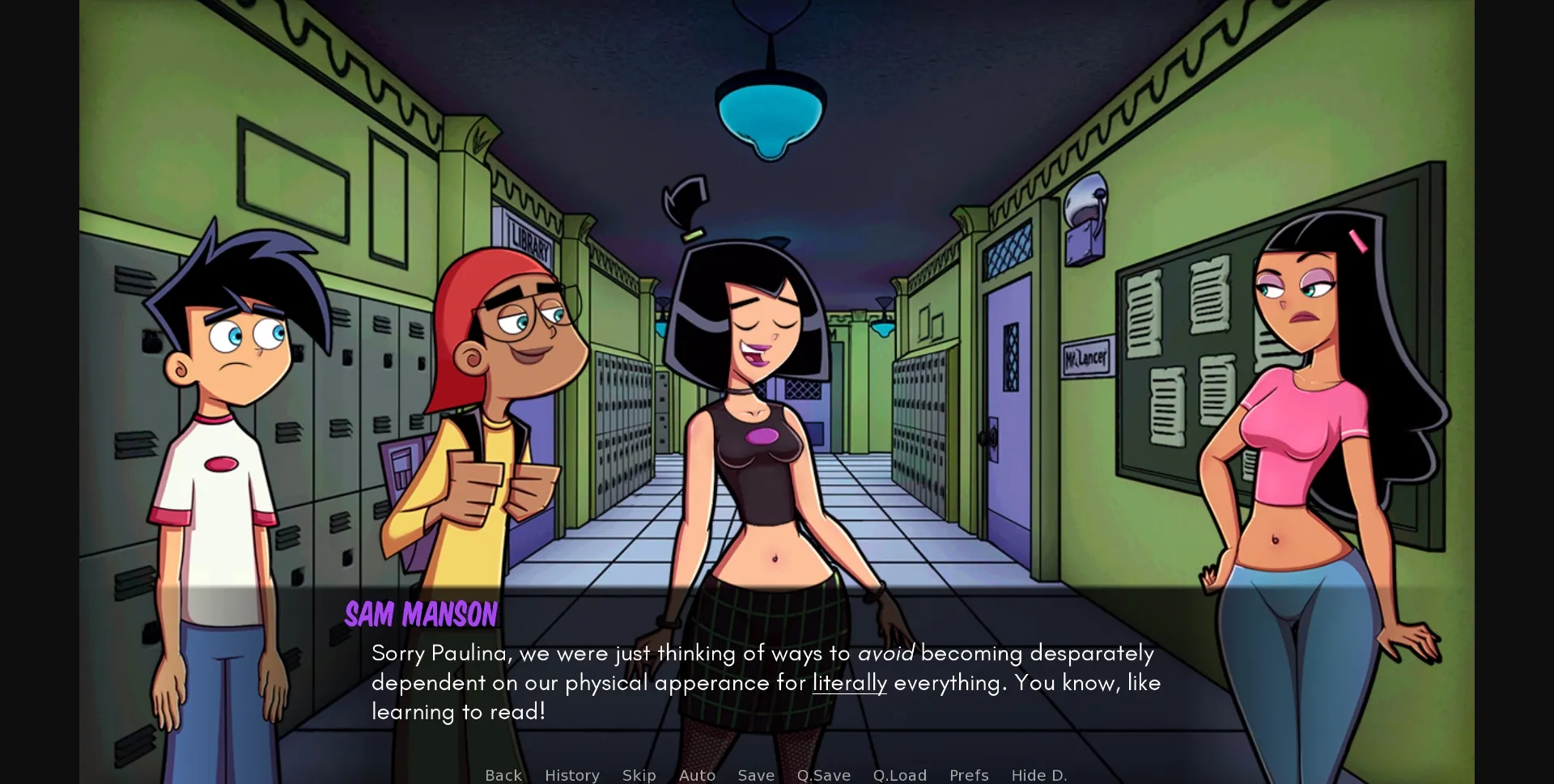The width and height of the screenshot is (1554, 784).
Task: Enable Skip mode
Action: point(639,775)
